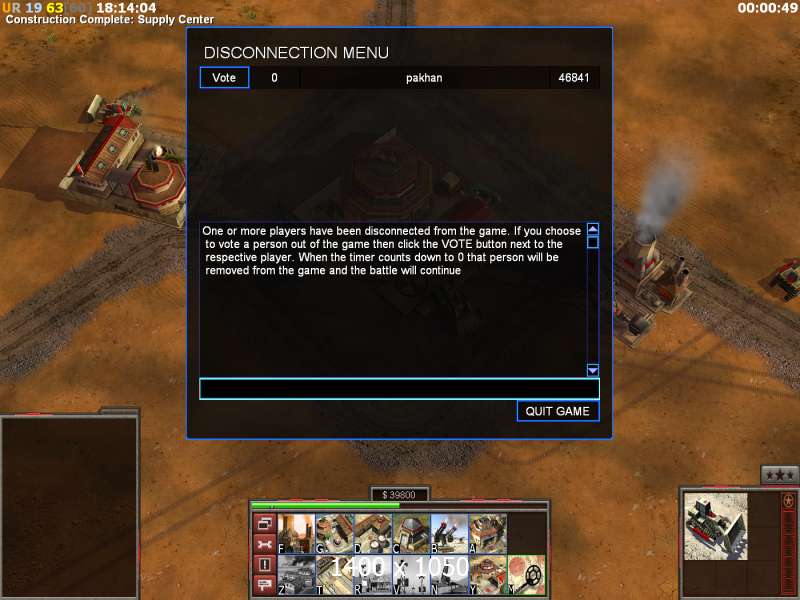The height and width of the screenshot is (600, 800).
Task: Select the twin-cannon defense icon marked B
Action: (x=449, y=533)
